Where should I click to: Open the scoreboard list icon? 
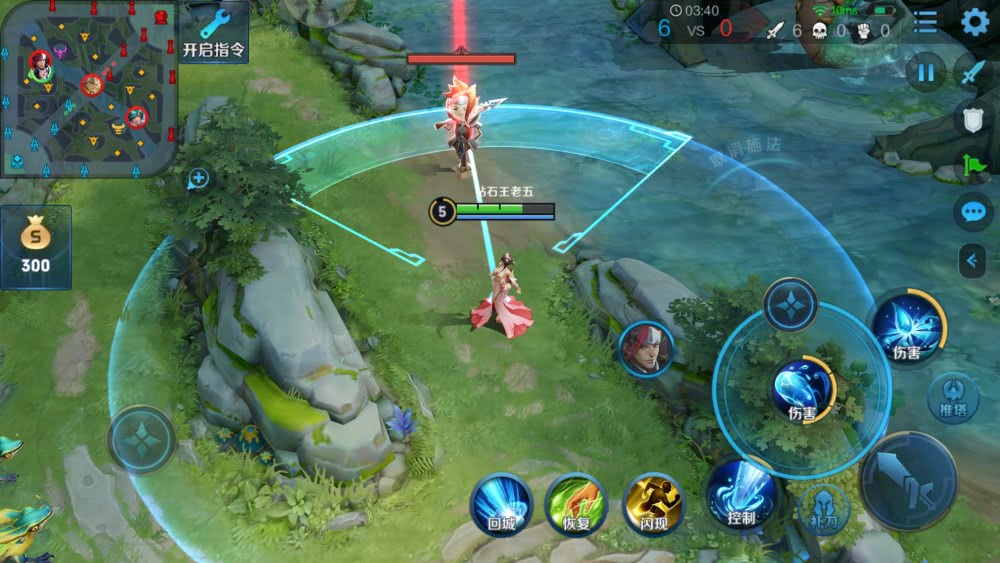pyautogui.click(x=926, y=22)
